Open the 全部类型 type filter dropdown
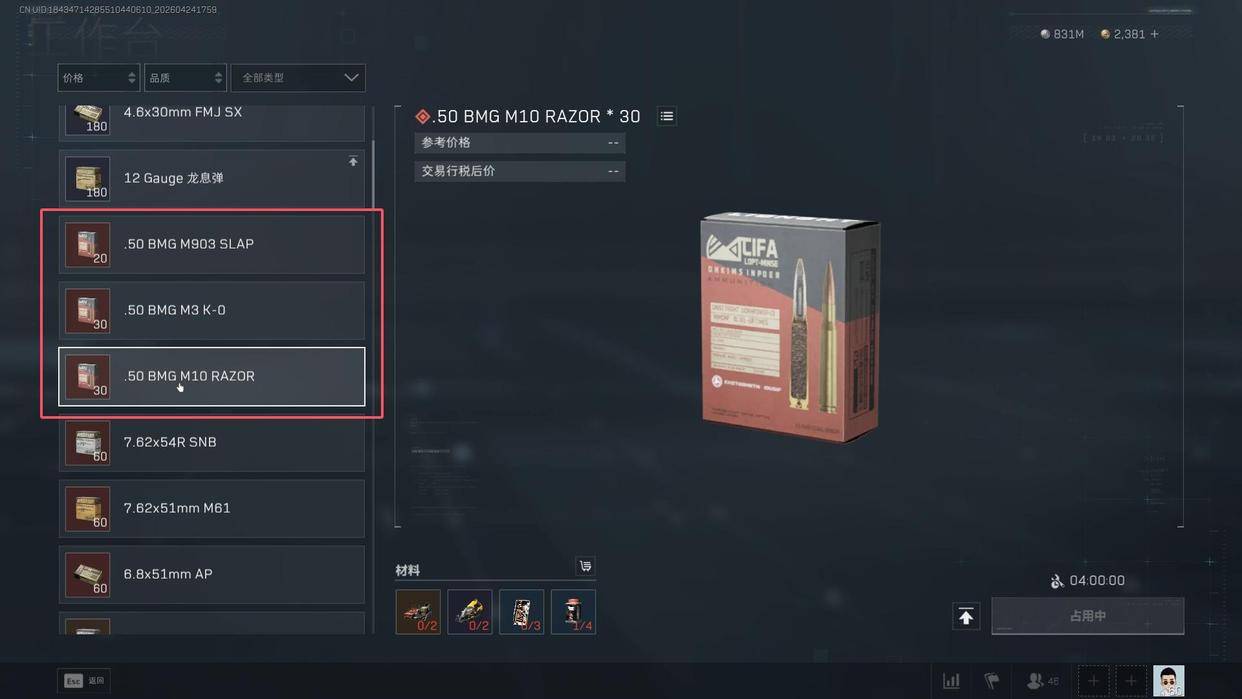This screenshot has width=1242, height=699. coord(298,78)
